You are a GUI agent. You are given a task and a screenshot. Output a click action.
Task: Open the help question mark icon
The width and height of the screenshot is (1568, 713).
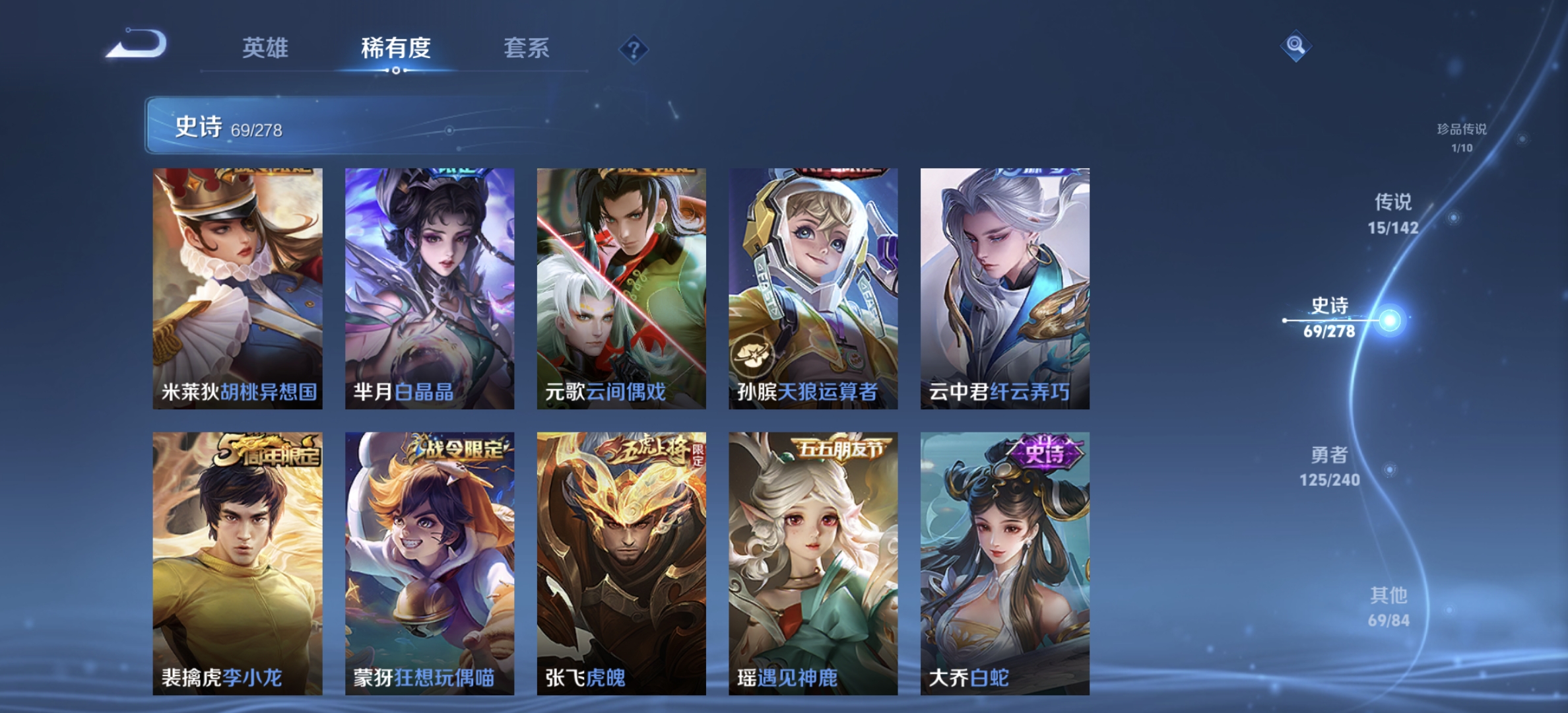coord(632,49)
